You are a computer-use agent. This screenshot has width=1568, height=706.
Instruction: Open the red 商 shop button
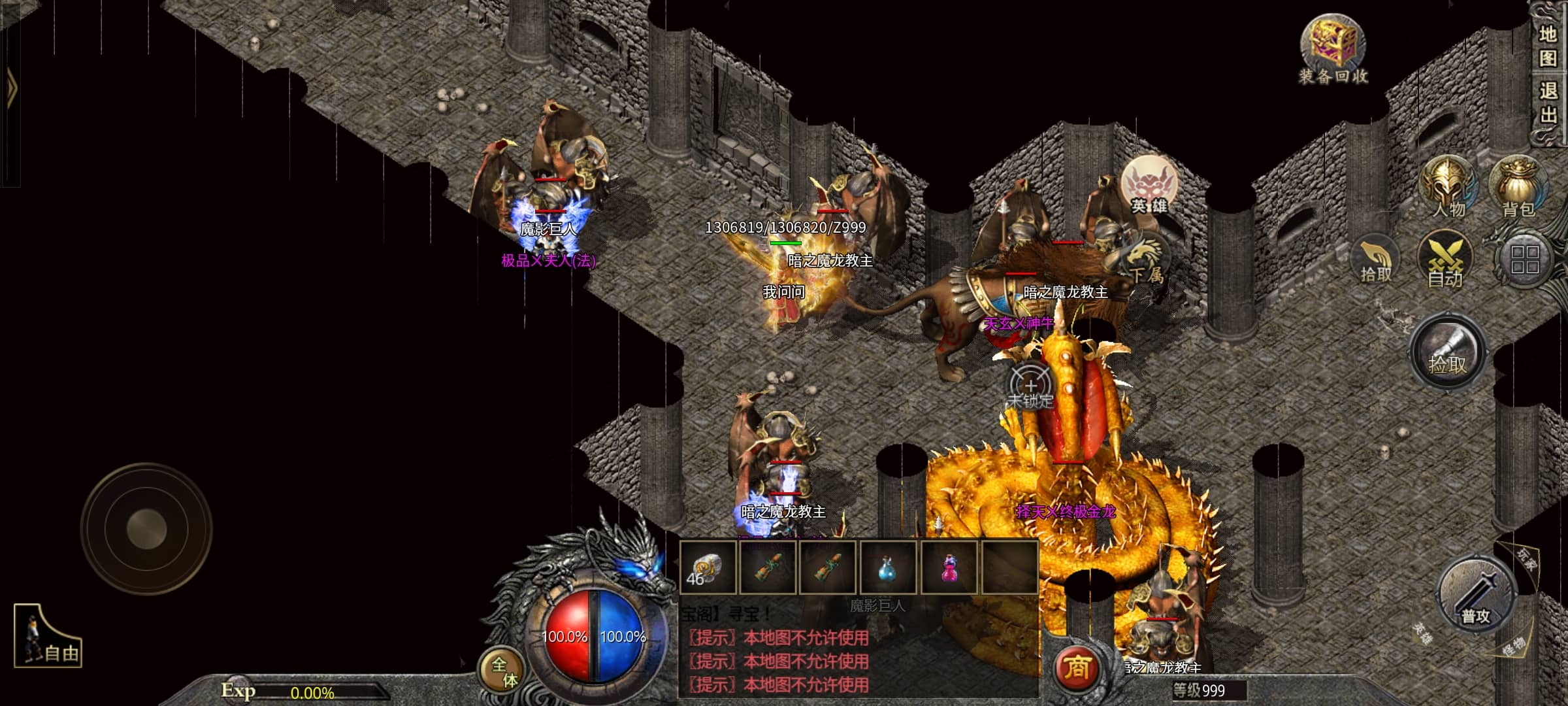tap(1076, 668)
